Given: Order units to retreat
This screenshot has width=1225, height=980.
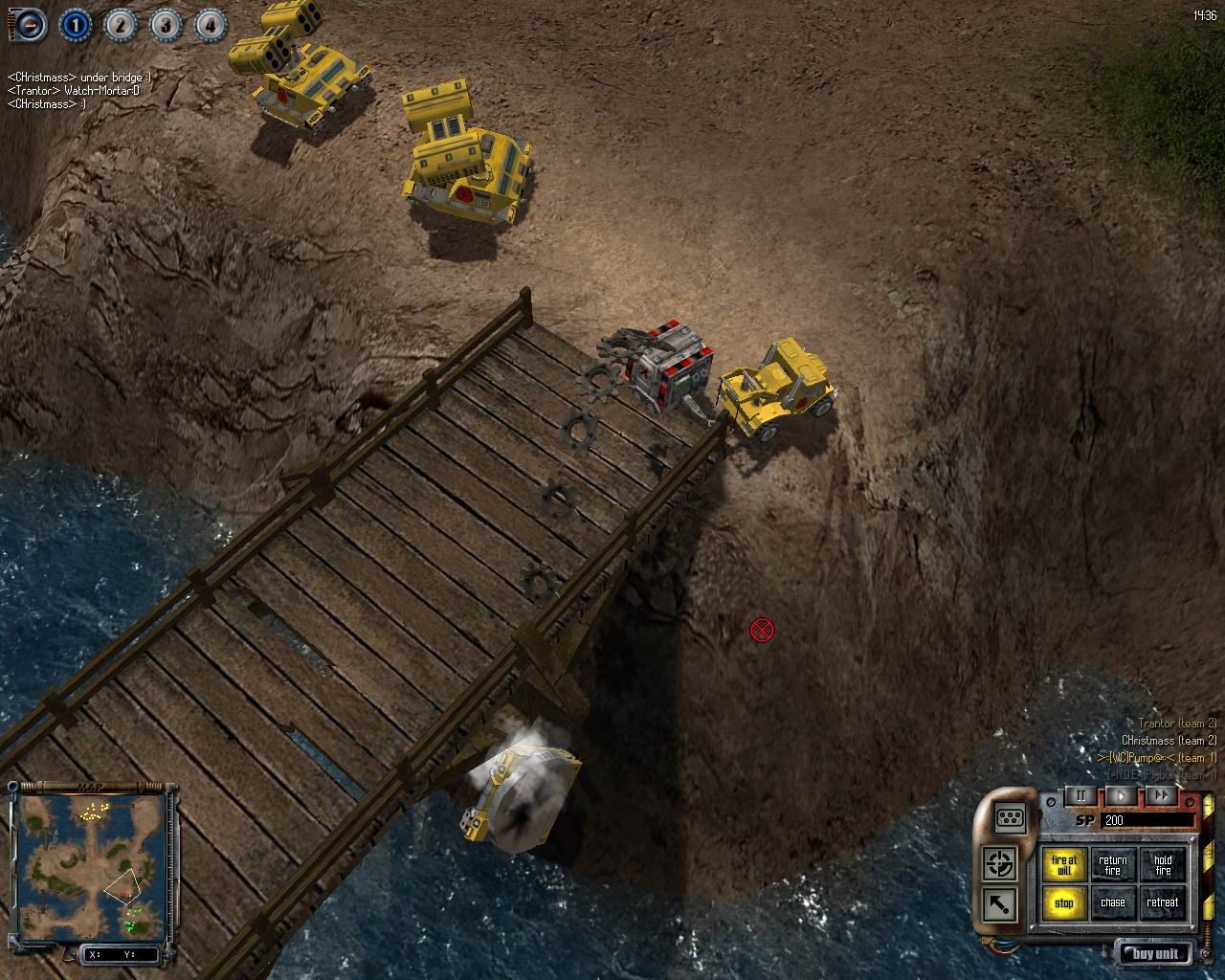Looking at the screenshot, I should [1163, 902].
